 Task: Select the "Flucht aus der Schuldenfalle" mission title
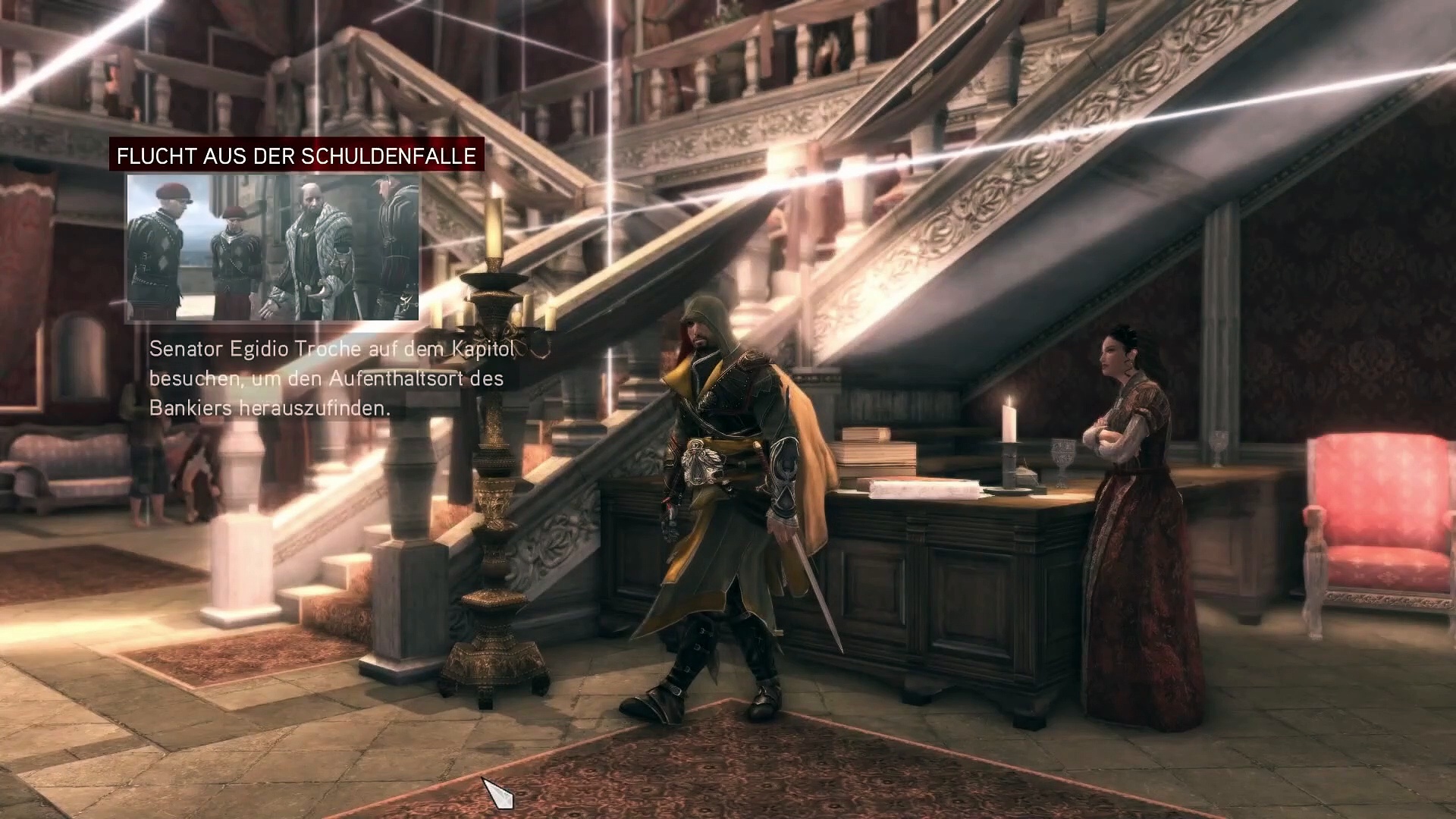click(x=297, y=155)
